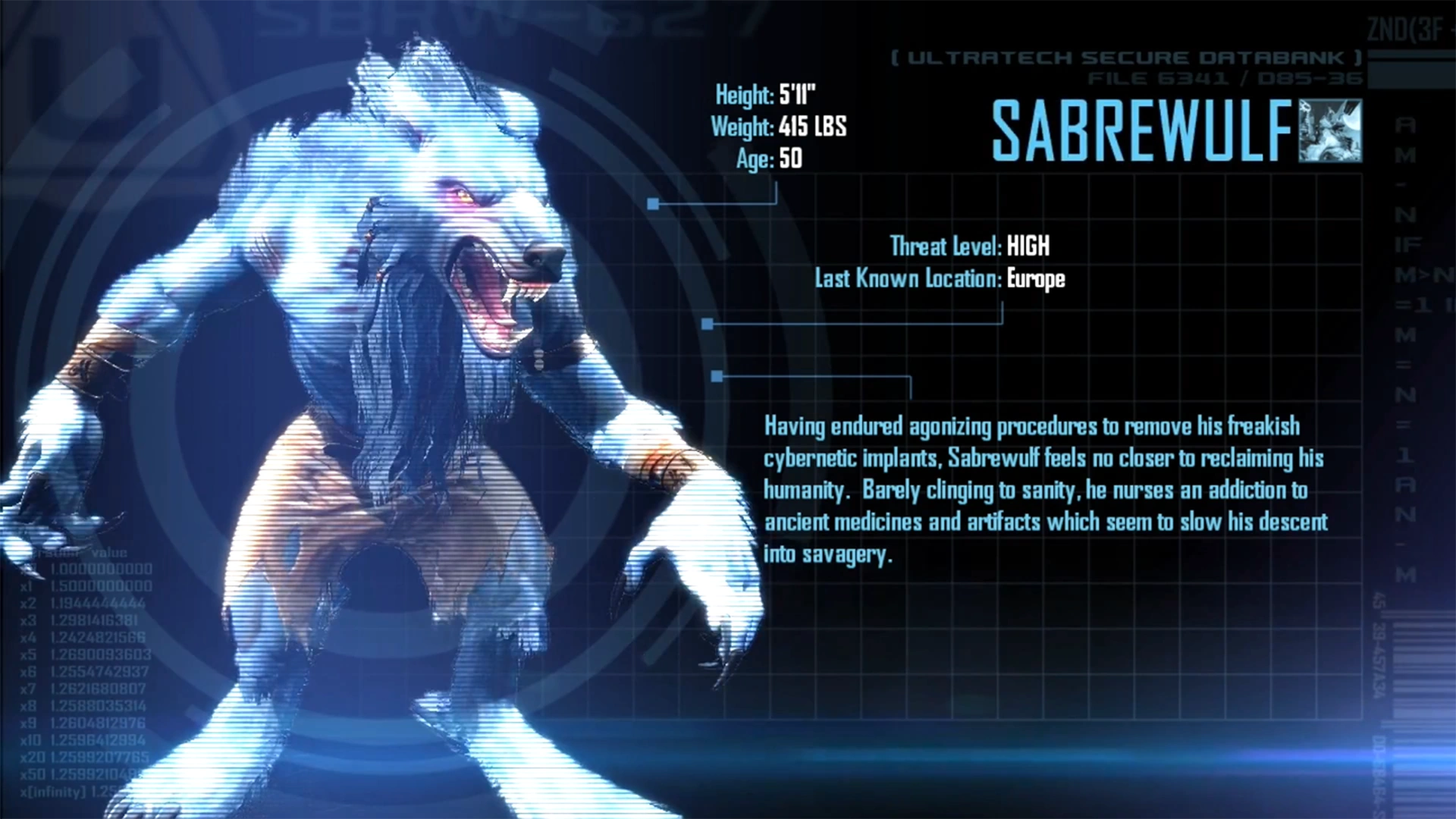
Task: Click the Sabrewulf portrait icon beside the name
Action: click(1331, 131)
